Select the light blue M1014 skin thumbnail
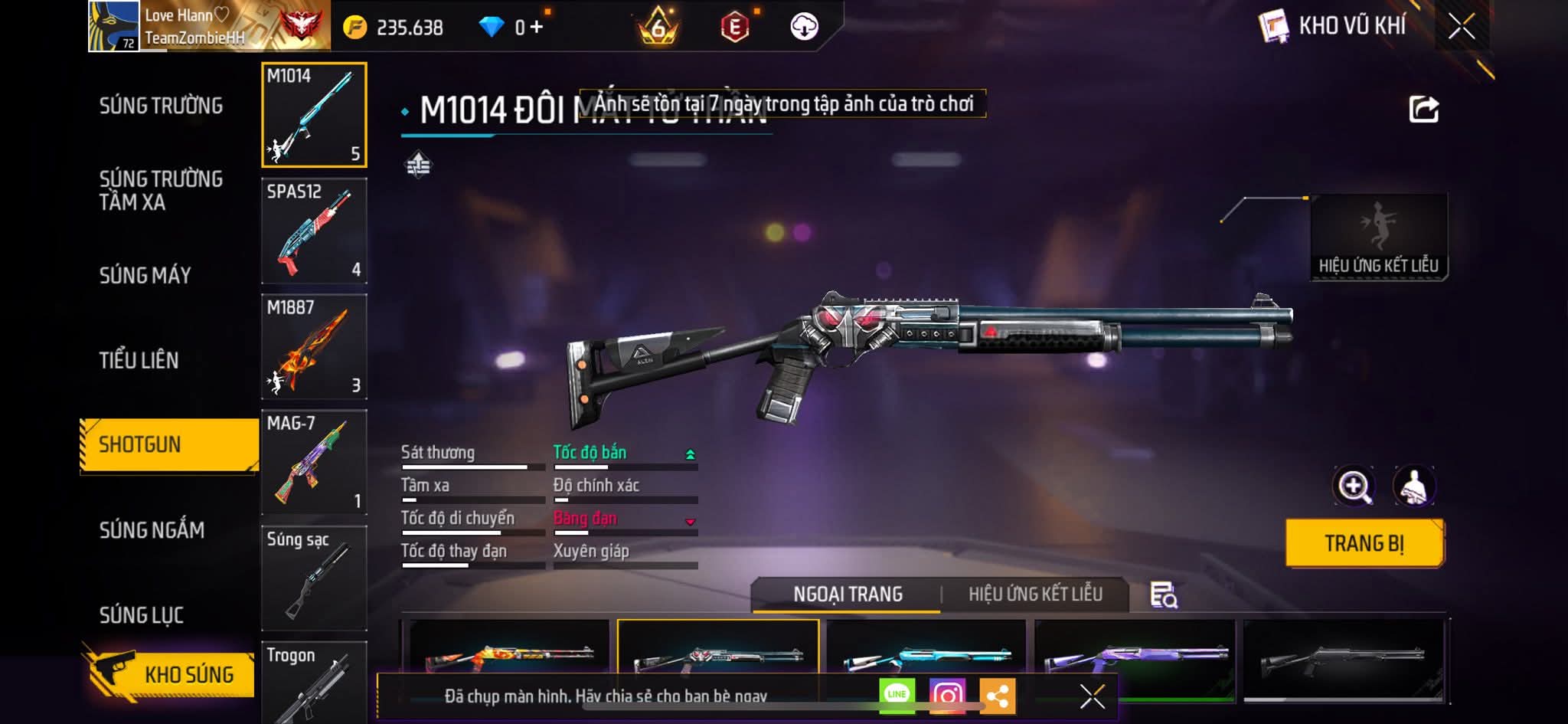This screenshot has height=724, width=1568. (x=926, y=655)
